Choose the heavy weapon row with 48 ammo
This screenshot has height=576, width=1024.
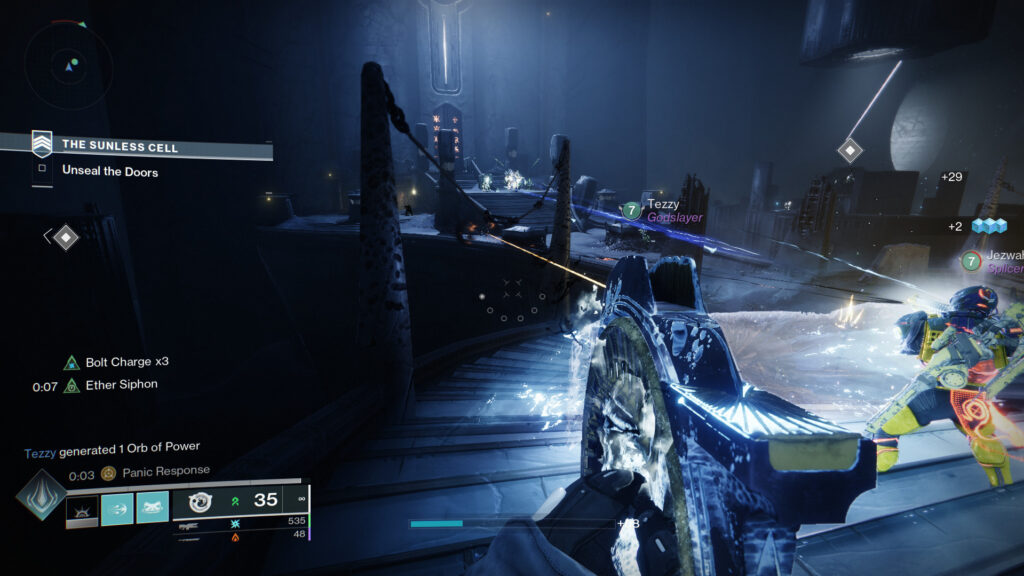[240, 536]
